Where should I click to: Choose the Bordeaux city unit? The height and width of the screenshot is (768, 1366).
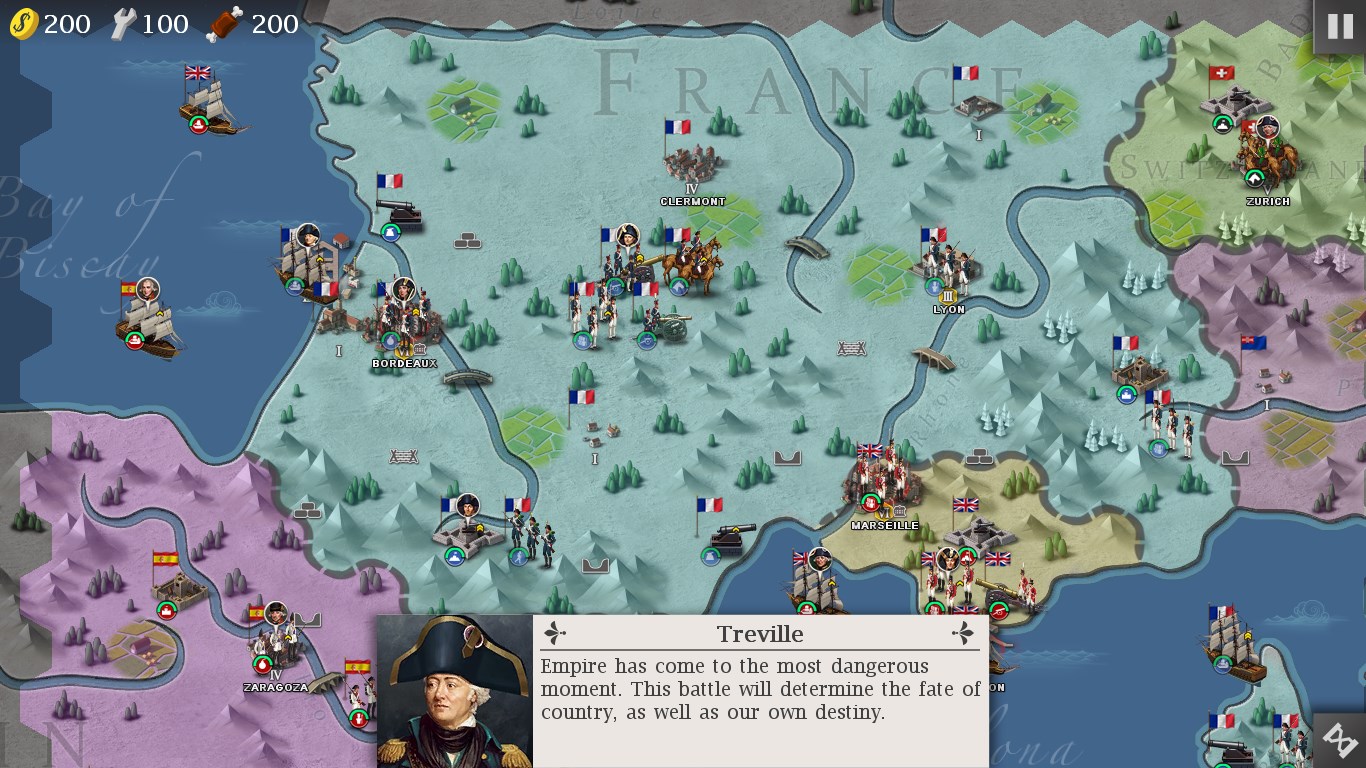tap(404, 320)
